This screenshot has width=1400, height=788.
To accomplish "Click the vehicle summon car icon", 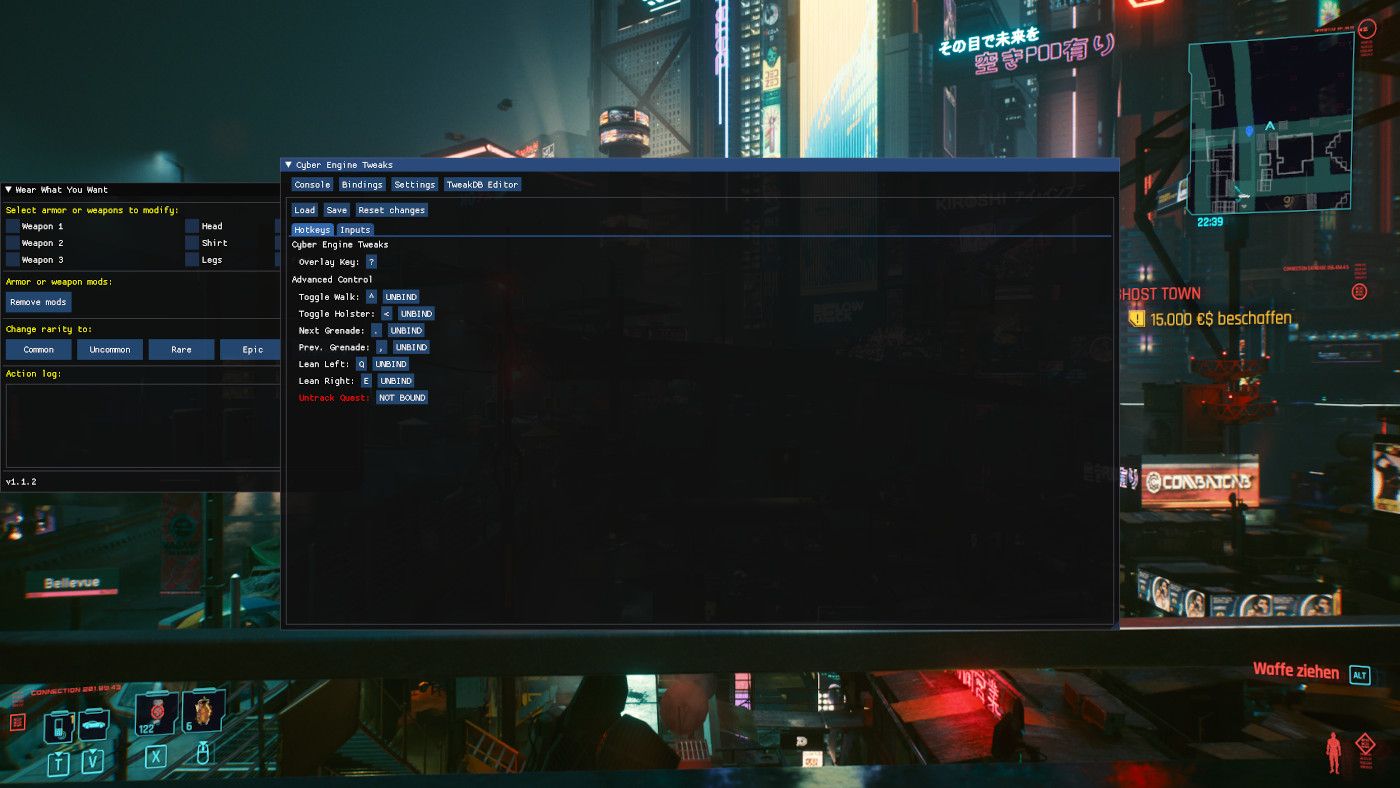I will pos(92,723).
